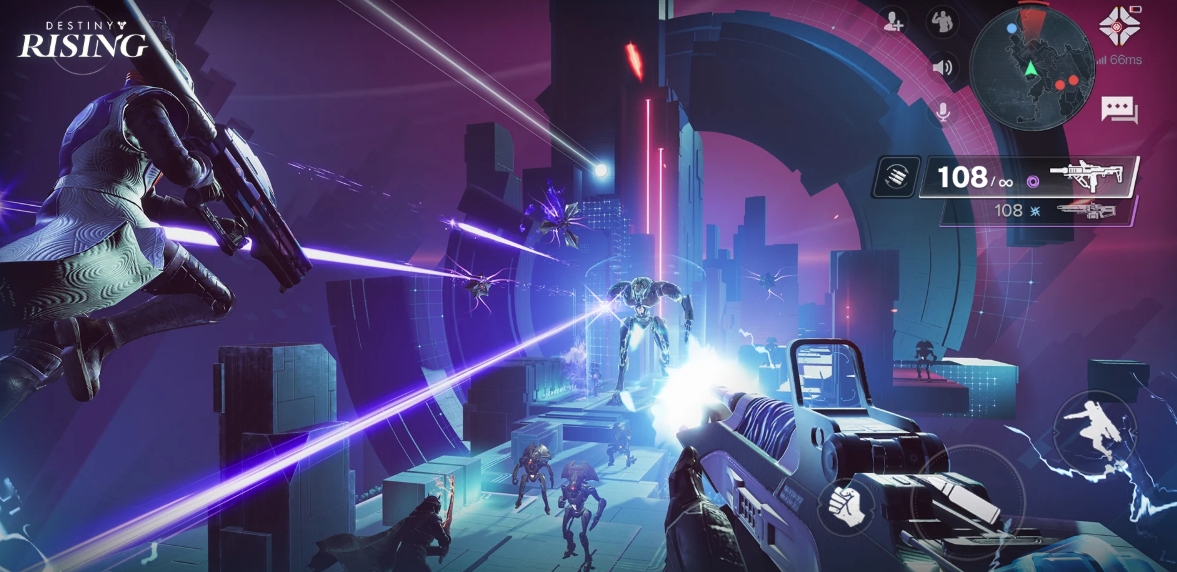This screenshot has width=1177, height=572.
Task: Toggle the microphone voice chat icon
Action: point(941,111)
